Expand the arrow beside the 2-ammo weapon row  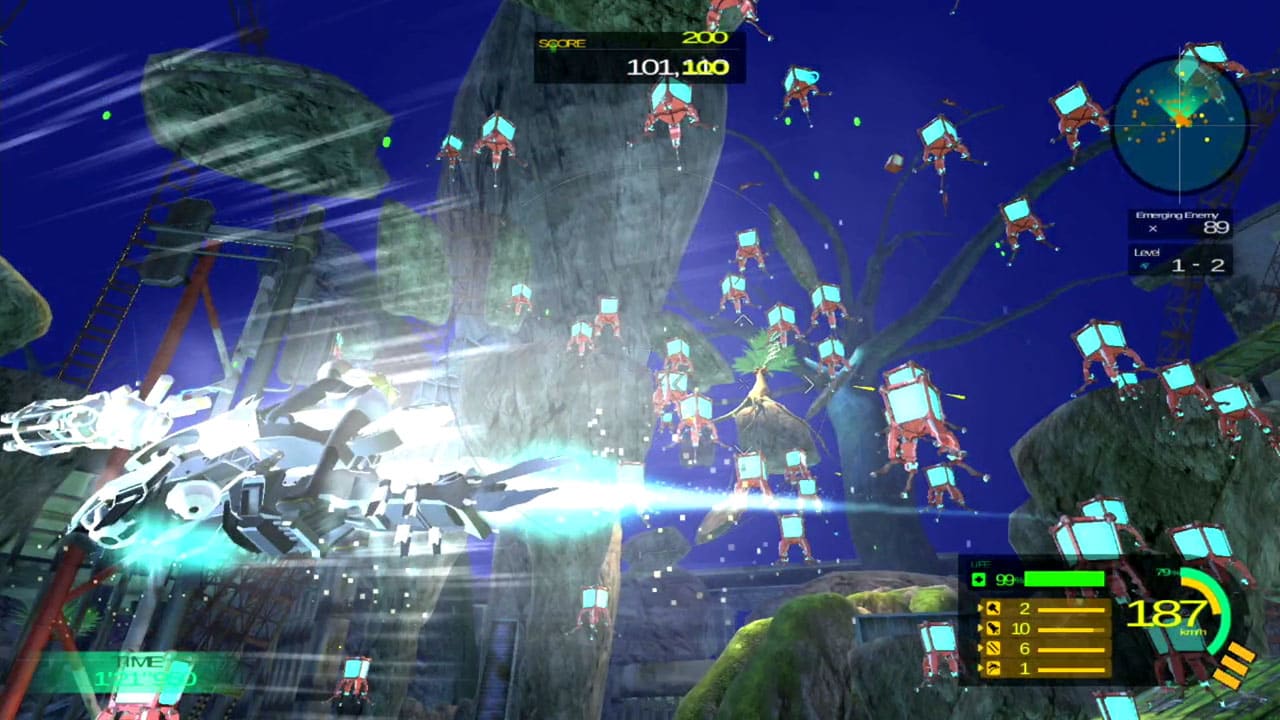point(981,609)
